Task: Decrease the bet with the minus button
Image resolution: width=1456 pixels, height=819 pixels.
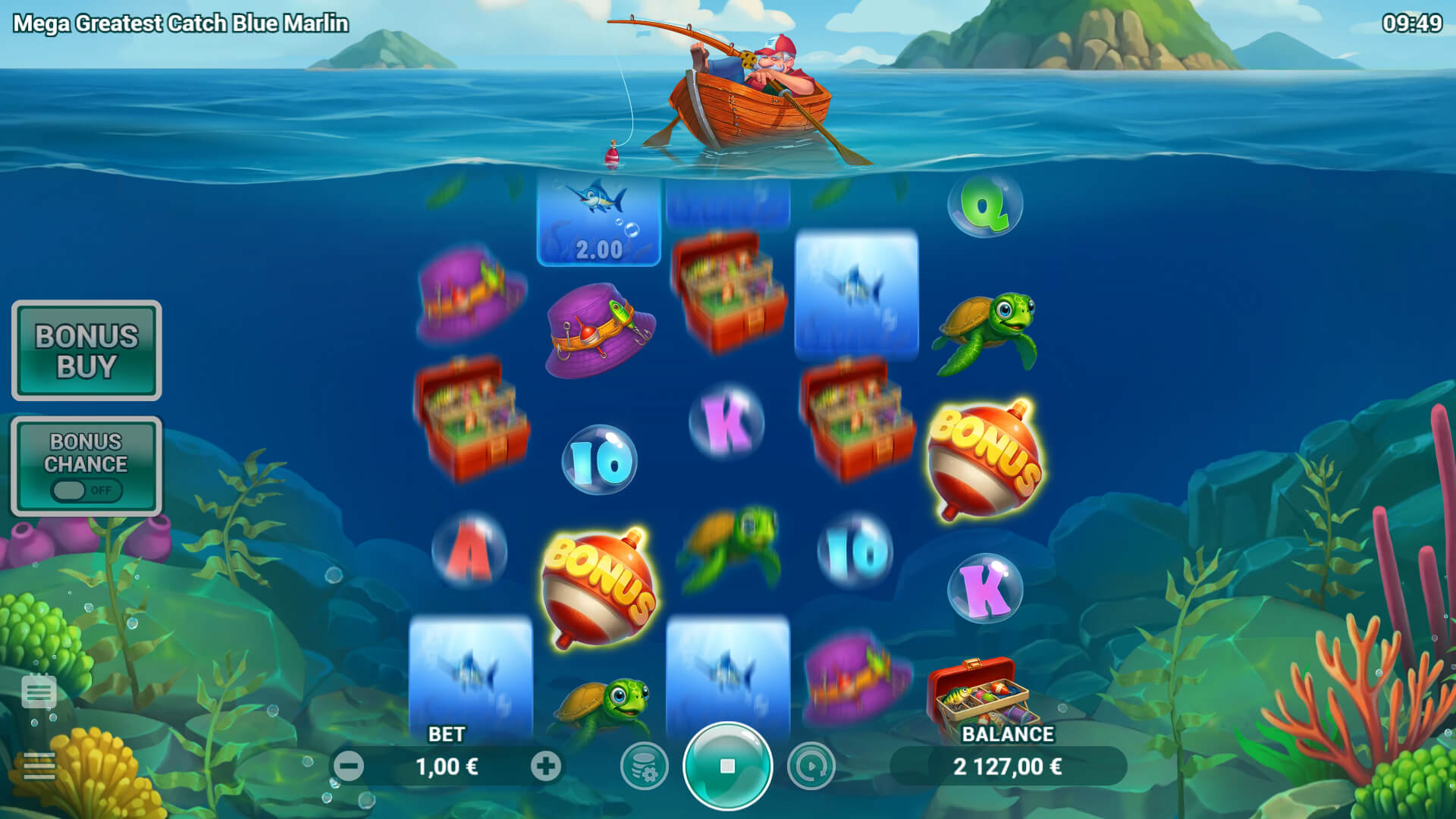Action: [349, 766]
